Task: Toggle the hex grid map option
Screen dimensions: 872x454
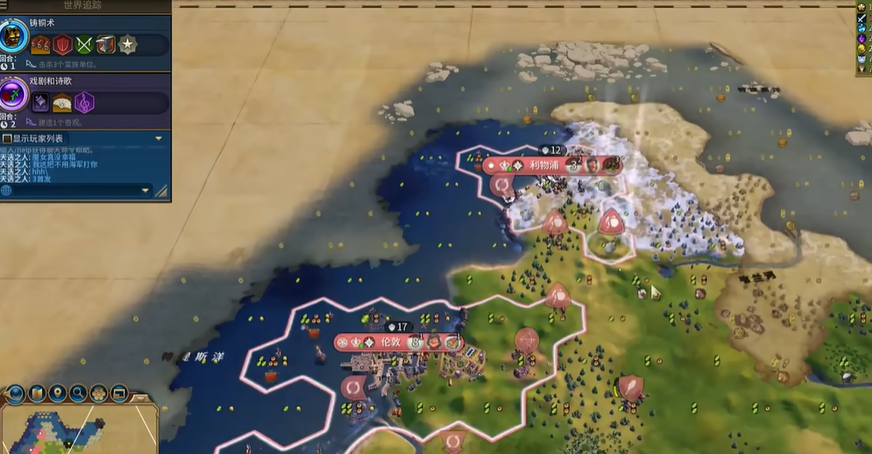Action: (99, 393)
